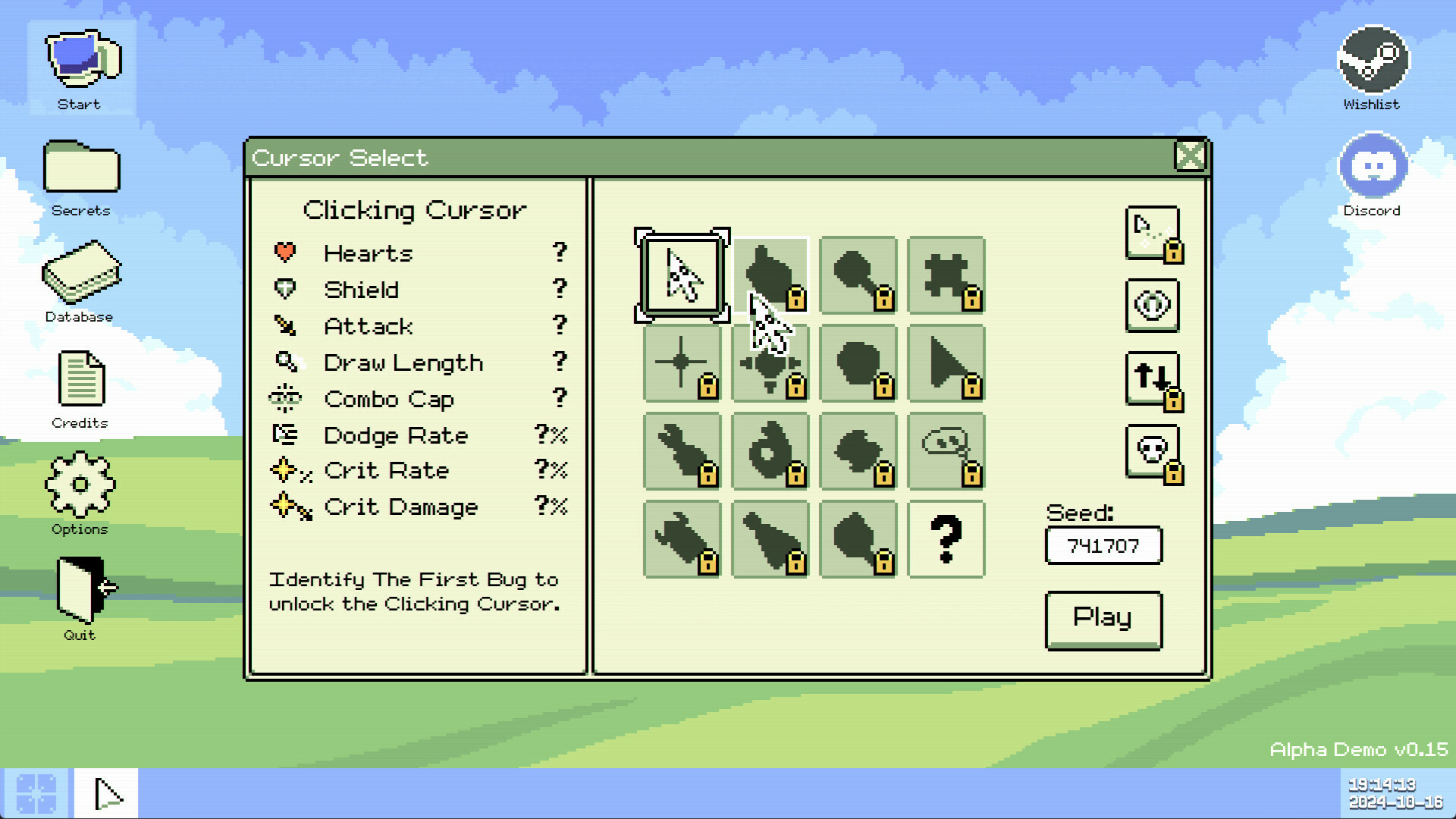Click the cursor icon on the taskbar
The width and height of the screenshot is (1456, 819).
[x=106, y=792]
